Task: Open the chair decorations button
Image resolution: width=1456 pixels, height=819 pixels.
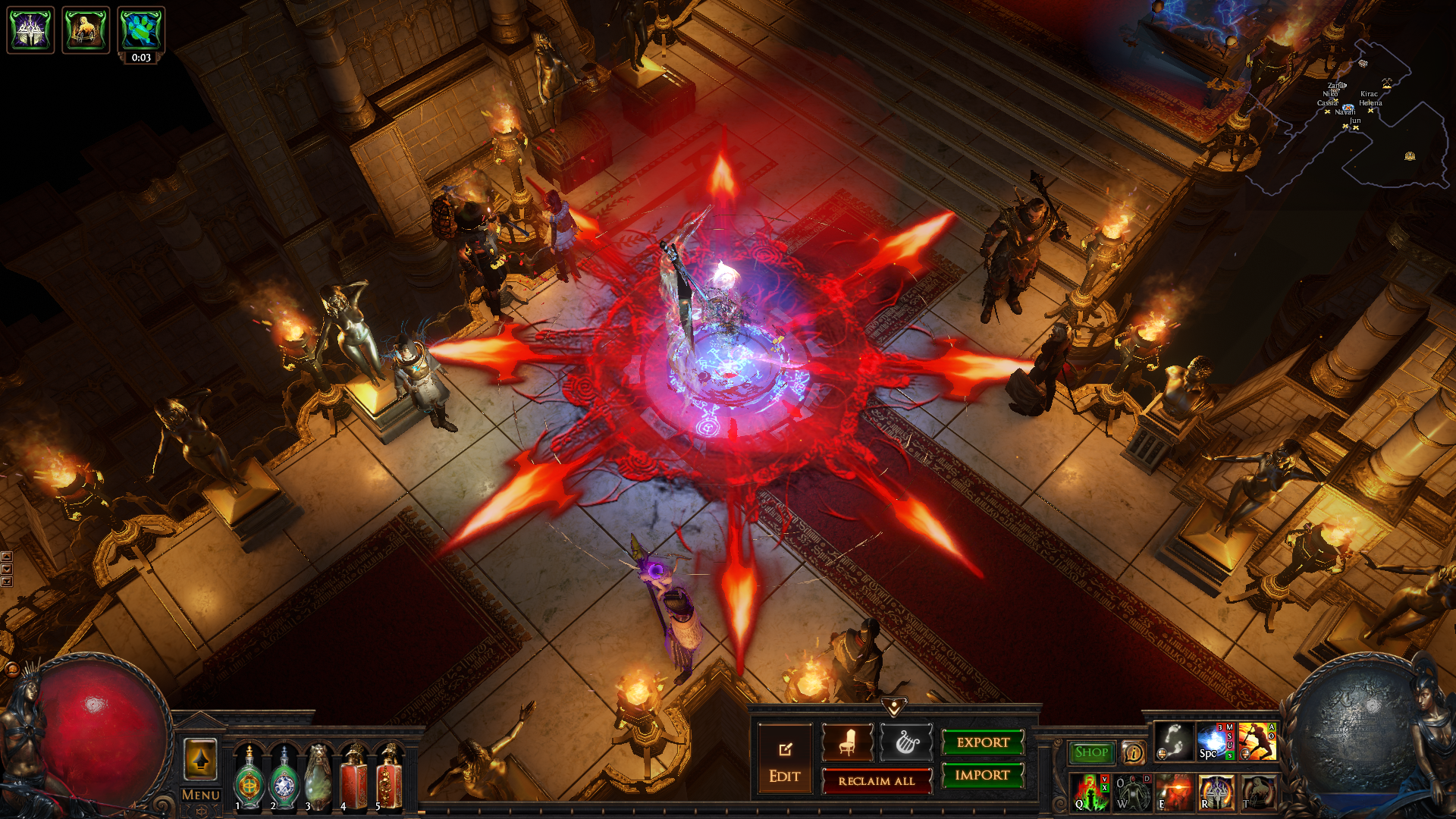Action: [848, 742]
